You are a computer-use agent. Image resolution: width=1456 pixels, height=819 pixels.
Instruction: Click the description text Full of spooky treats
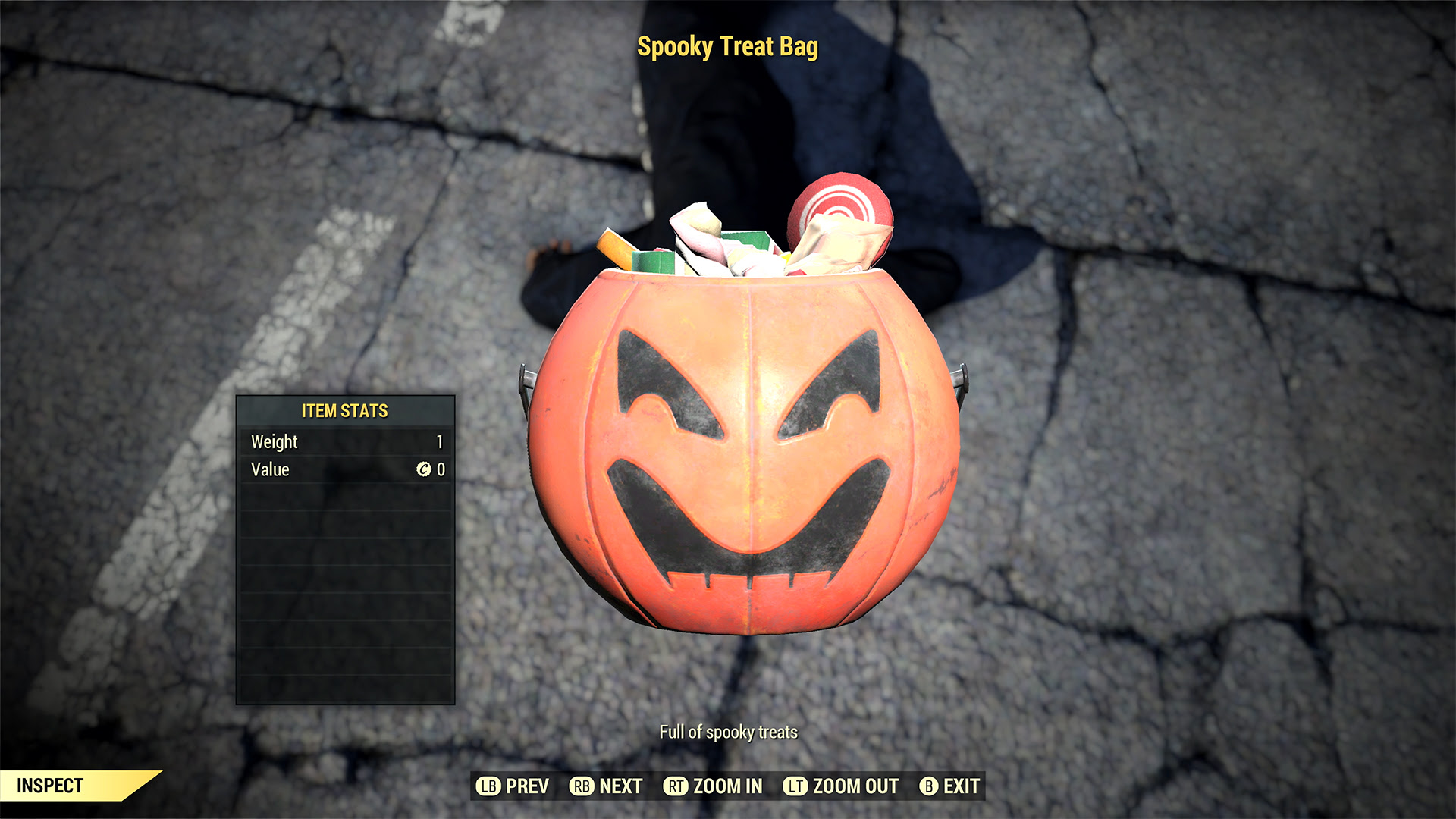click(730, 733)
